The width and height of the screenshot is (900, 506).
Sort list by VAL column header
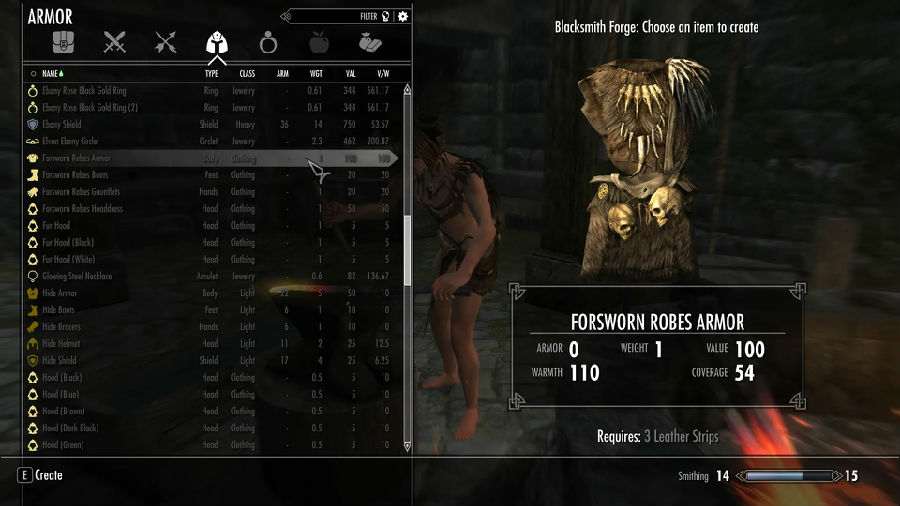click(x=350, y=73)
